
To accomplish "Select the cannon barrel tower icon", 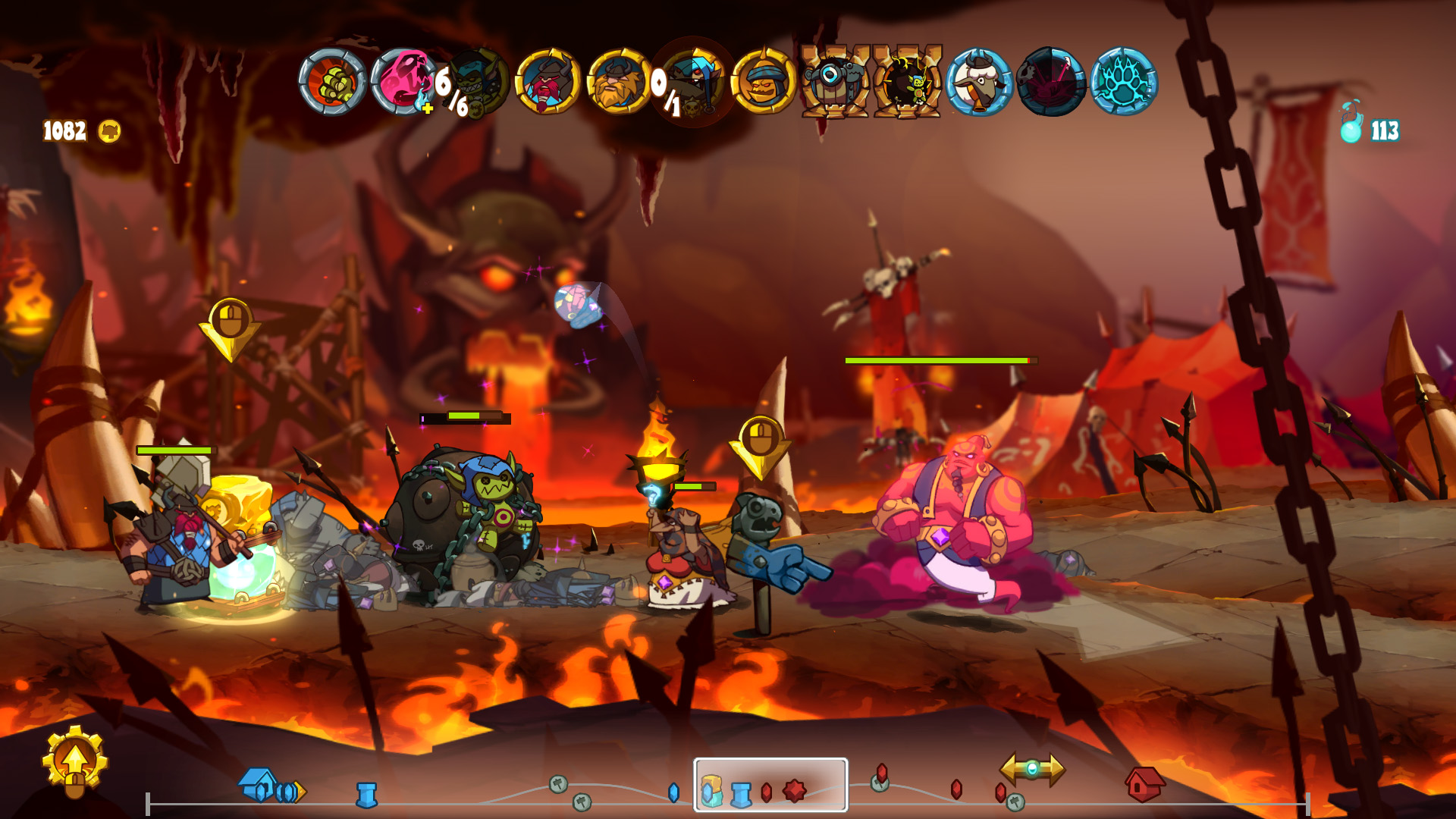I will pyautogui.click(x=833, y=80).
